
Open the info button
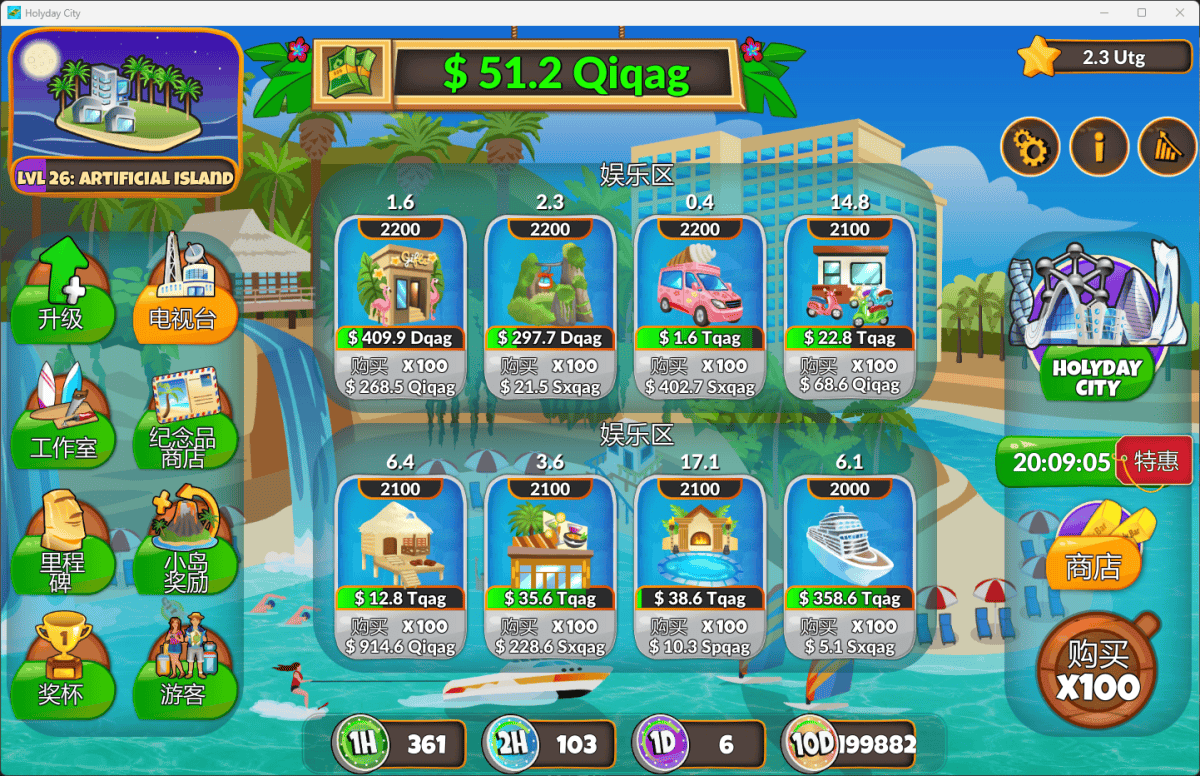1098,148
